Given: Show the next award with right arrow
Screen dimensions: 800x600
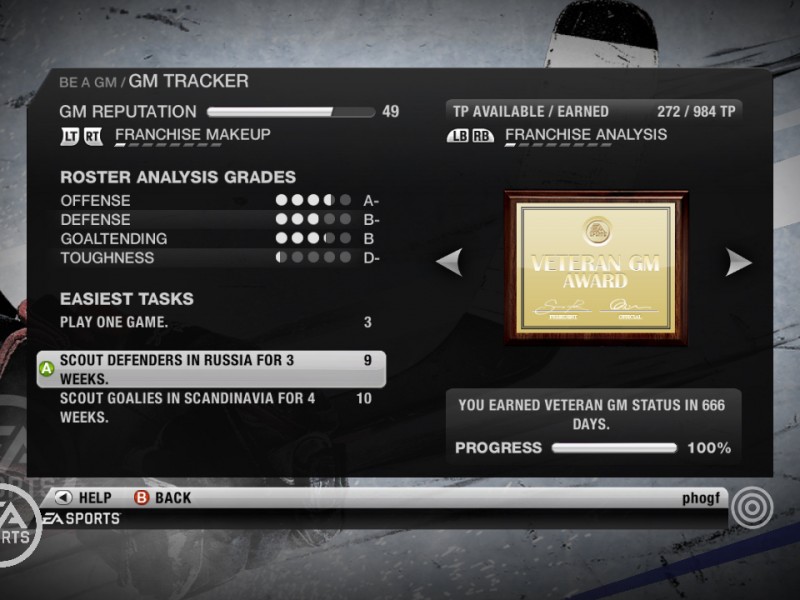Looking at the screenshot, I should tap(739, 263).
